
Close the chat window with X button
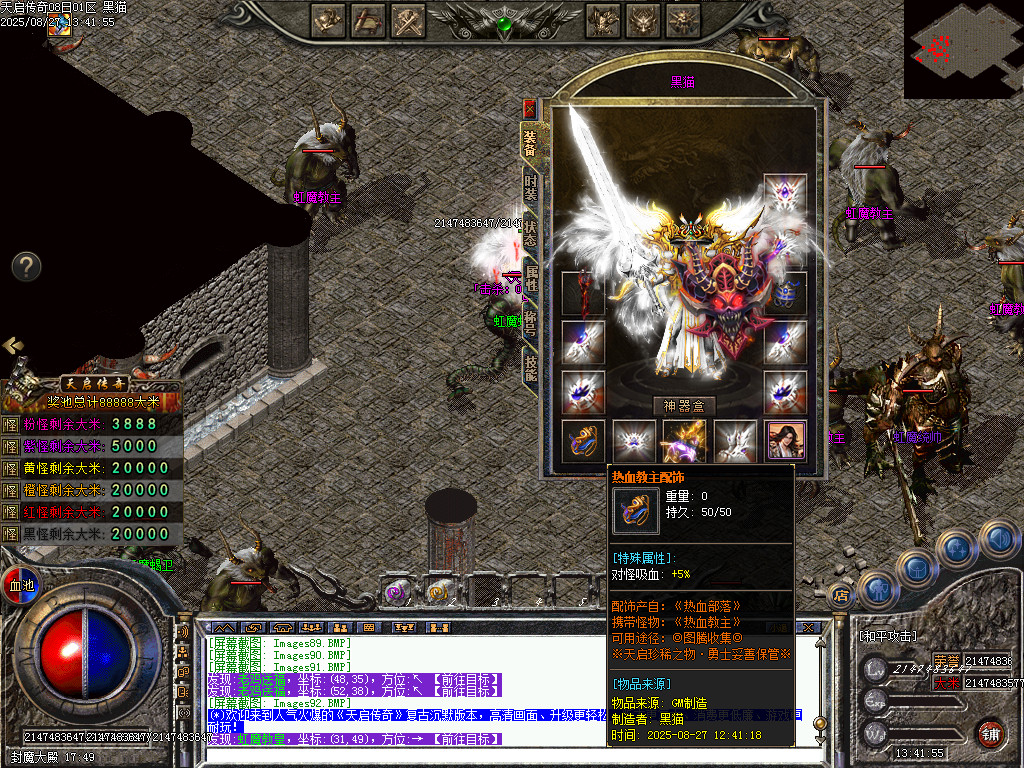[811, 627]
